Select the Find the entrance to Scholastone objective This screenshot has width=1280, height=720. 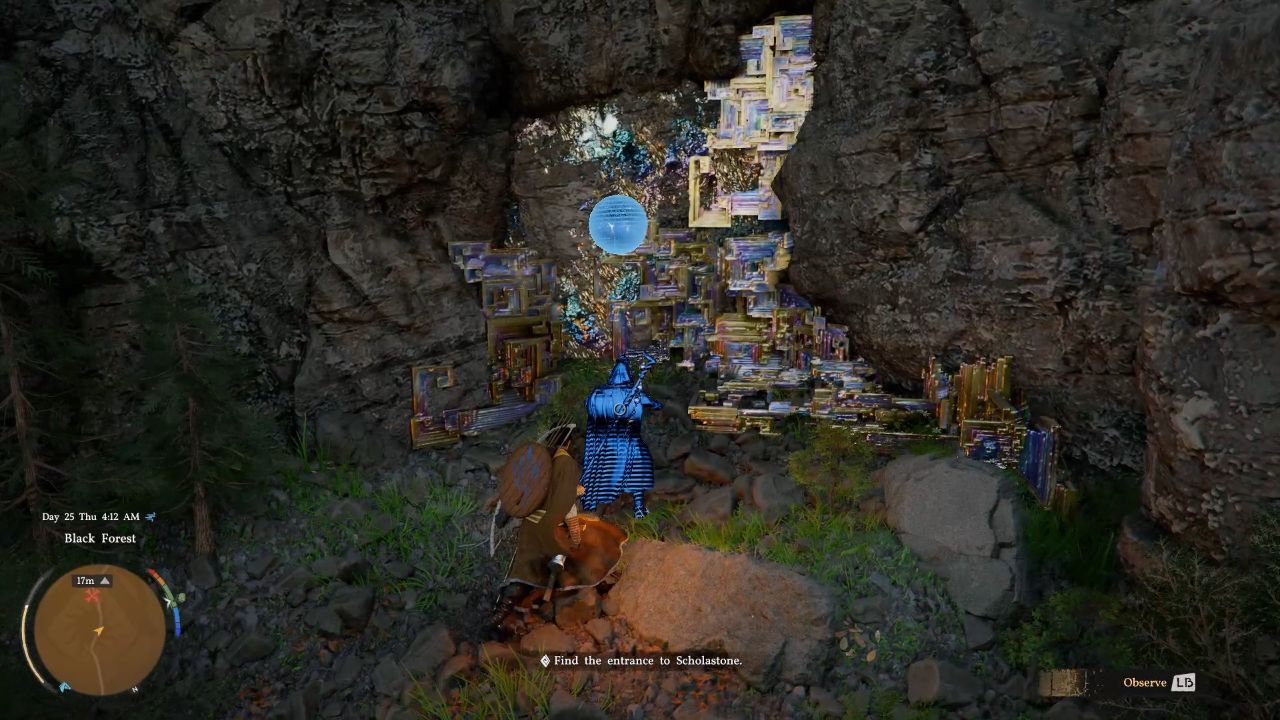click(641, 661)
